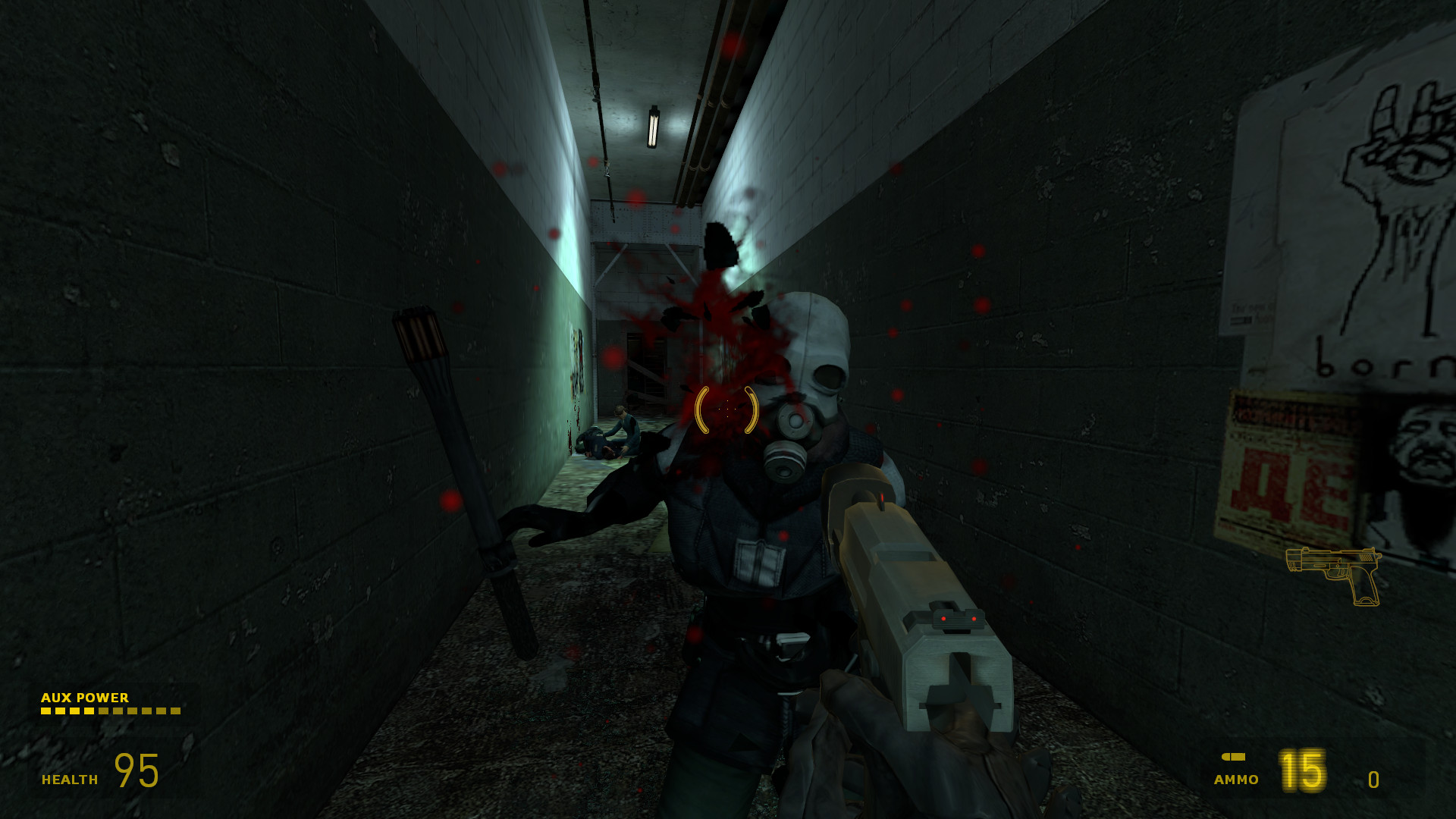Select the AMMO label tab

click(1235, 779)
